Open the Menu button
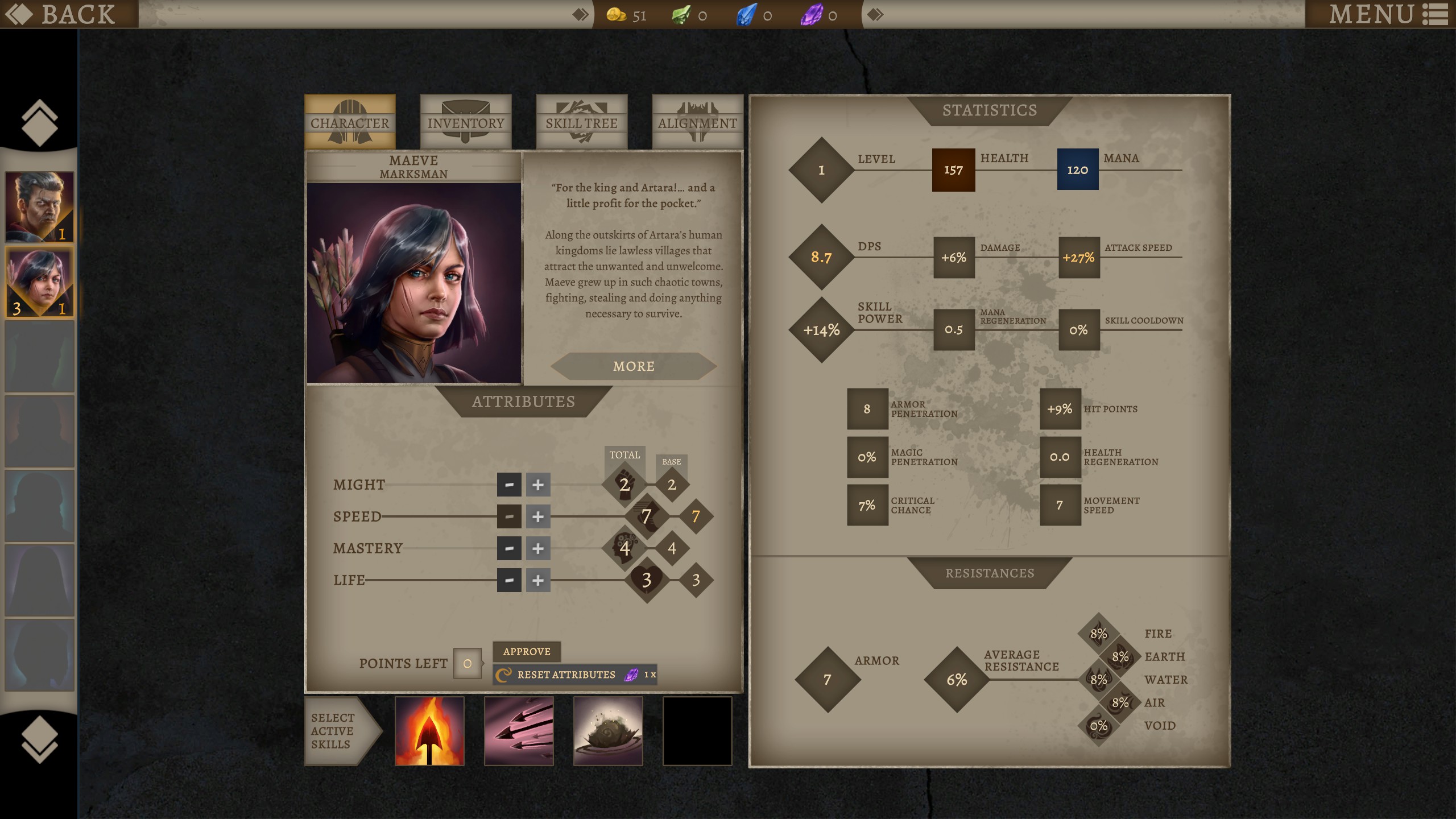The height and width of the screenshot is (819, 1456). (1388, 14)
